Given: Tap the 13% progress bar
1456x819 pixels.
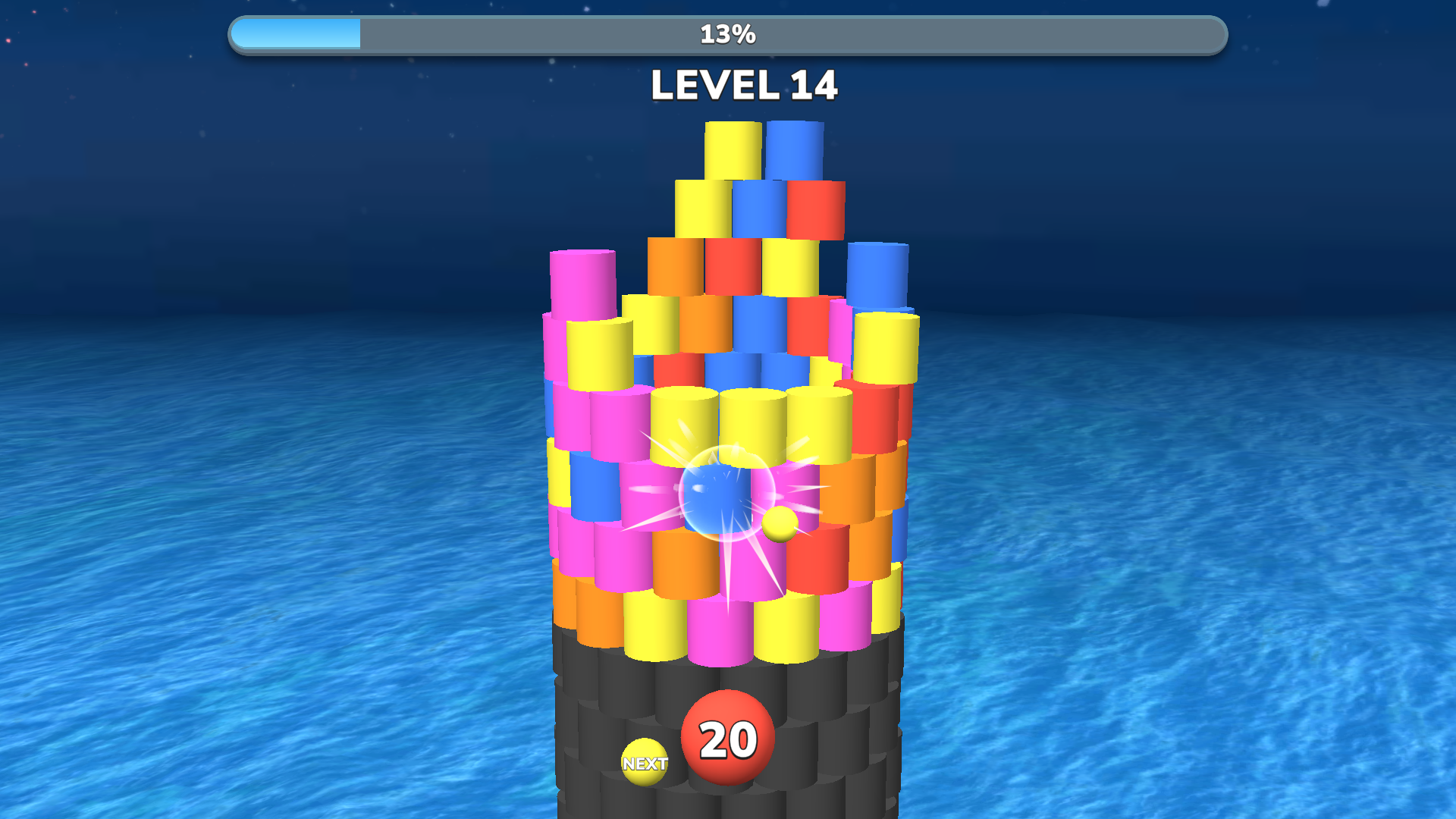Looking at the screenshot, I should click(x=728, y=33).
